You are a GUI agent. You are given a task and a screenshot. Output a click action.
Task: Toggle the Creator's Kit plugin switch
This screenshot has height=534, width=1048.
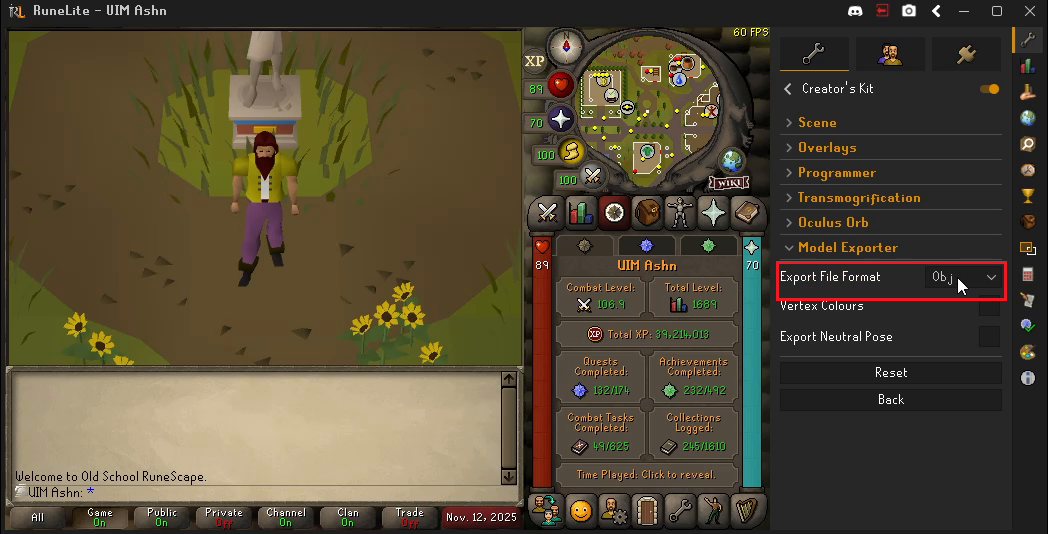990,89
